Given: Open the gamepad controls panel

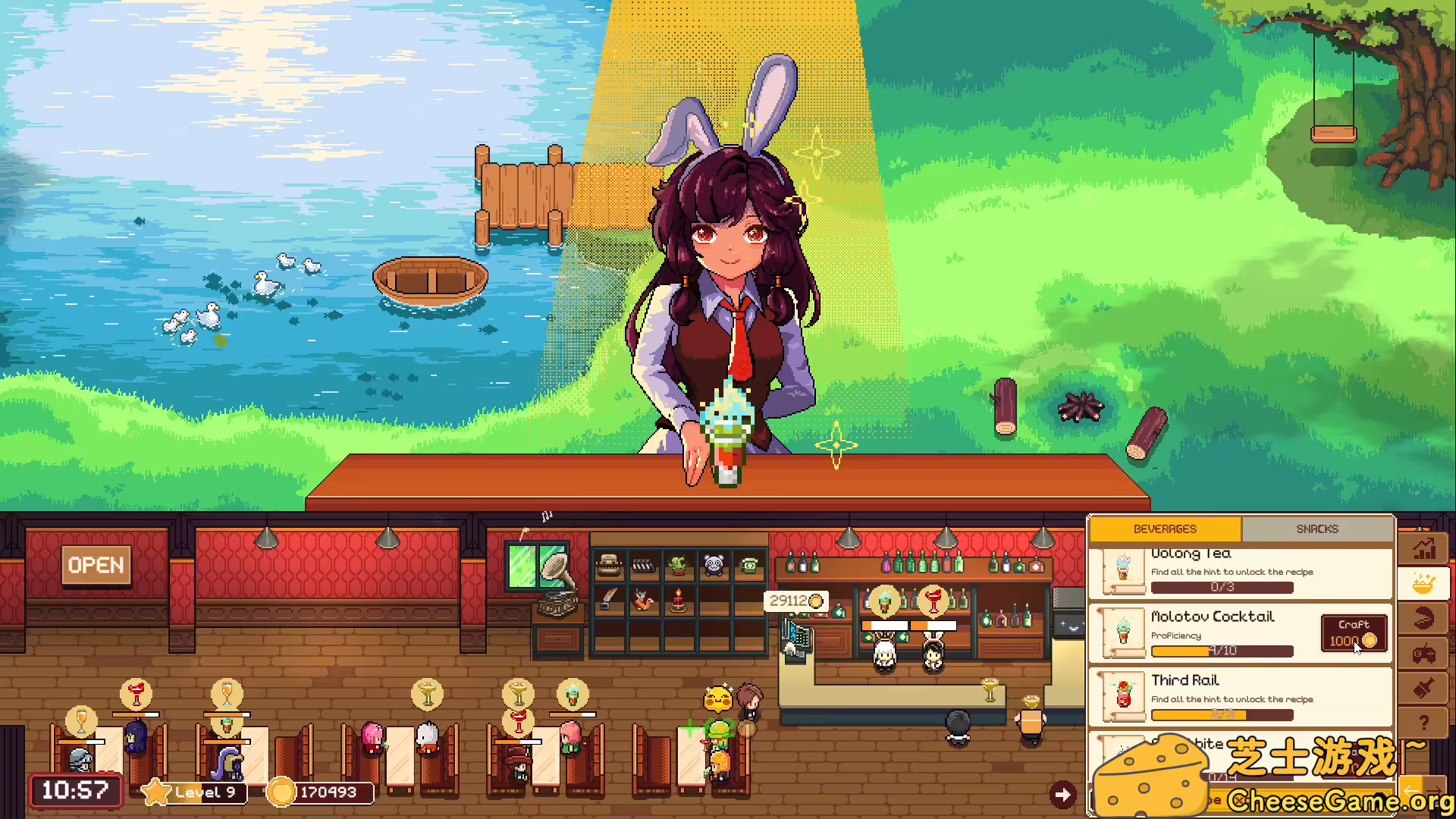Looking at the screenshot, I should (x=1423, y=652).
